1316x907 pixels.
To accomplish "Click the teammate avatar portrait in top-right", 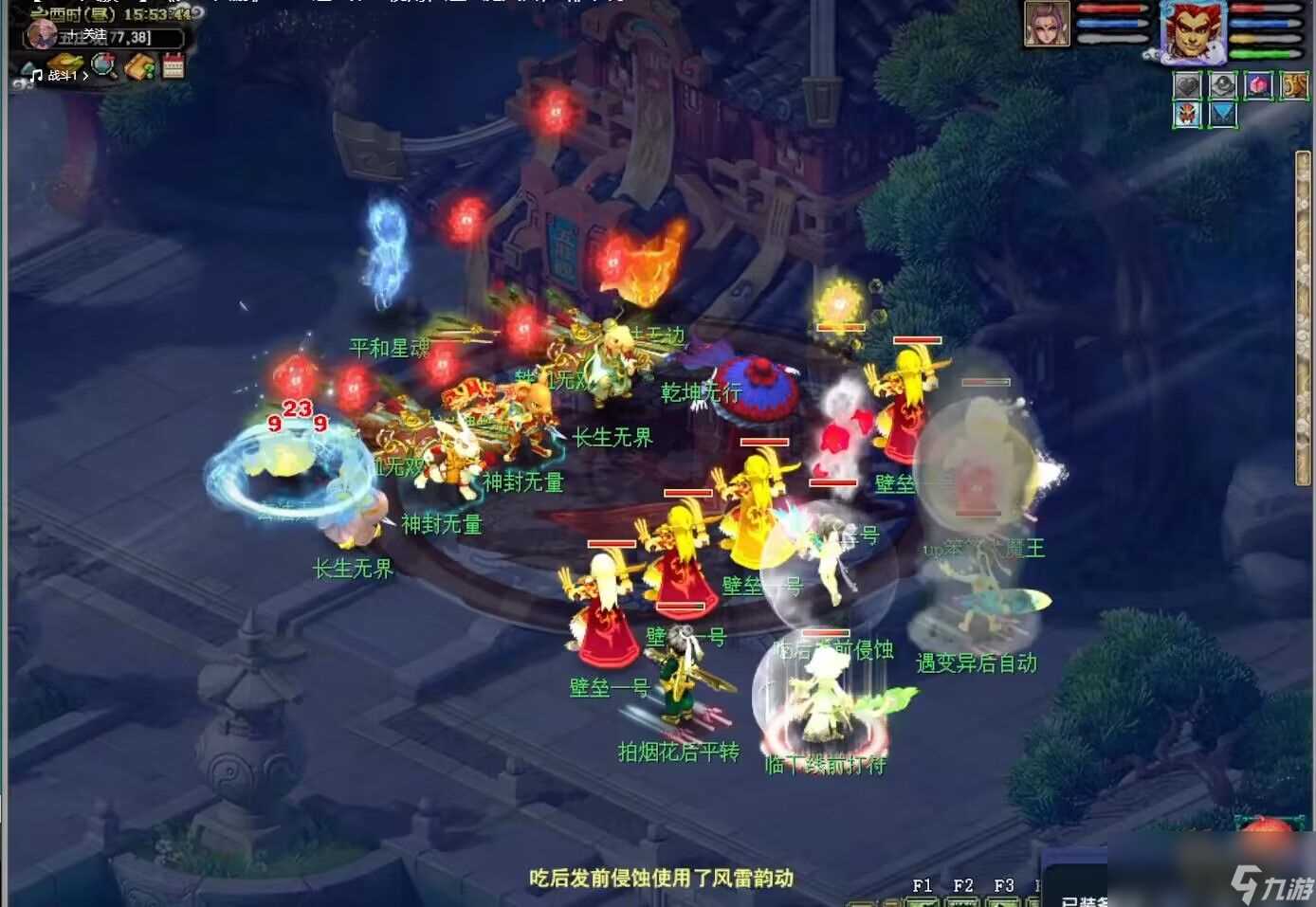I will tap(1047, 25).
